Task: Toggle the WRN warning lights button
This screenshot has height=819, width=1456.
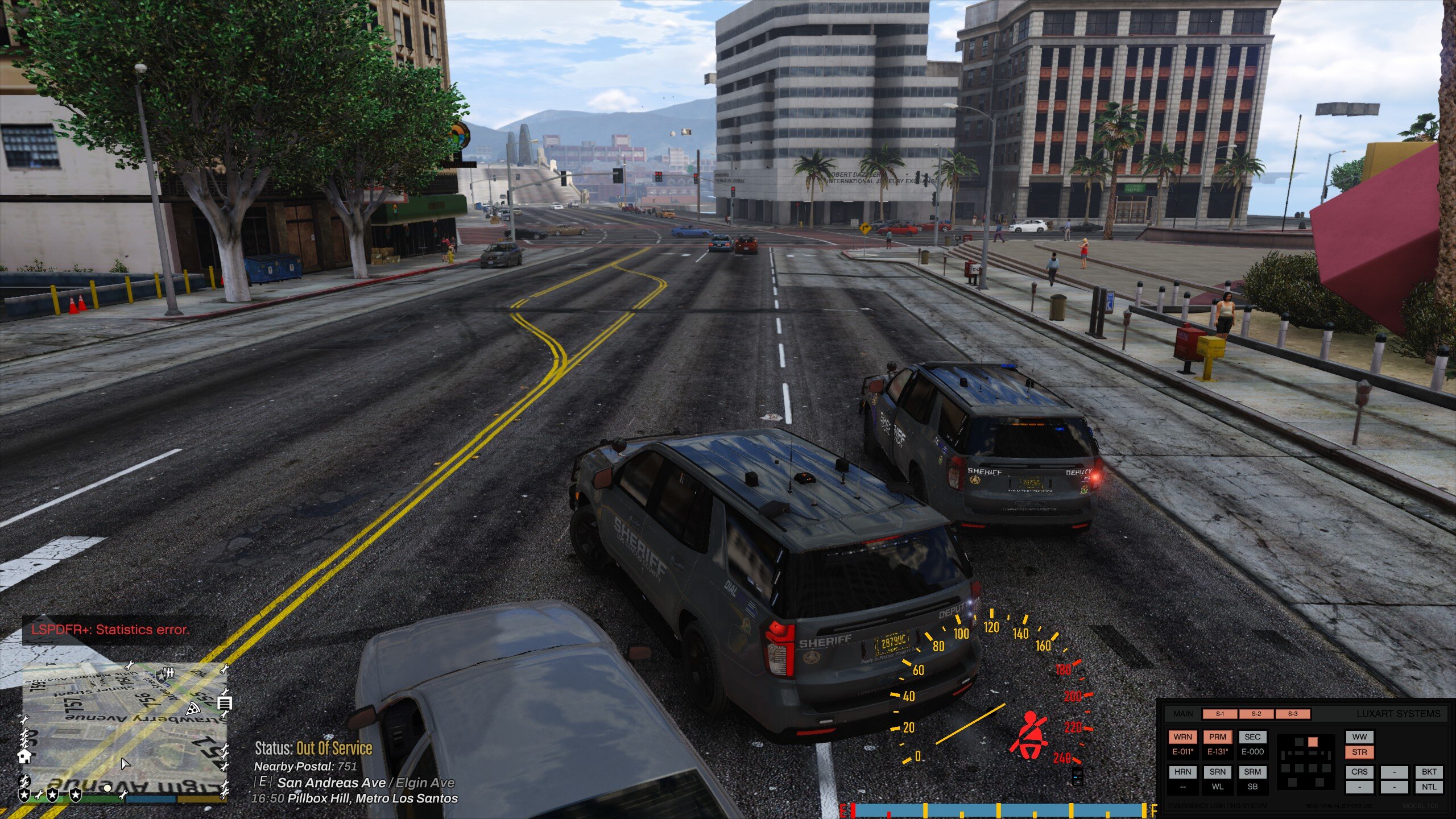Action: point(1182,737)
